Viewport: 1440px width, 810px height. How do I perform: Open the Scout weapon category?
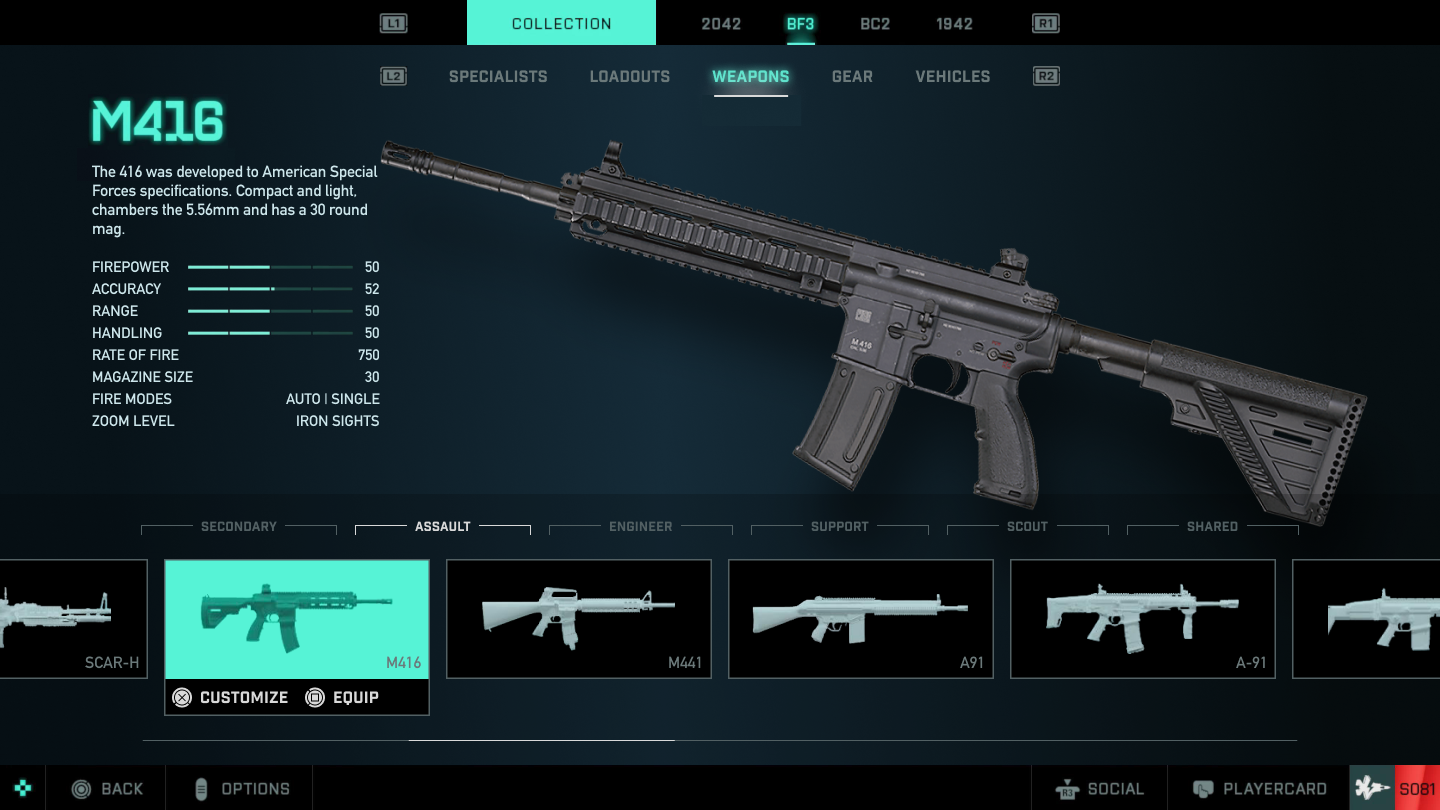(x=1027, y=526)
